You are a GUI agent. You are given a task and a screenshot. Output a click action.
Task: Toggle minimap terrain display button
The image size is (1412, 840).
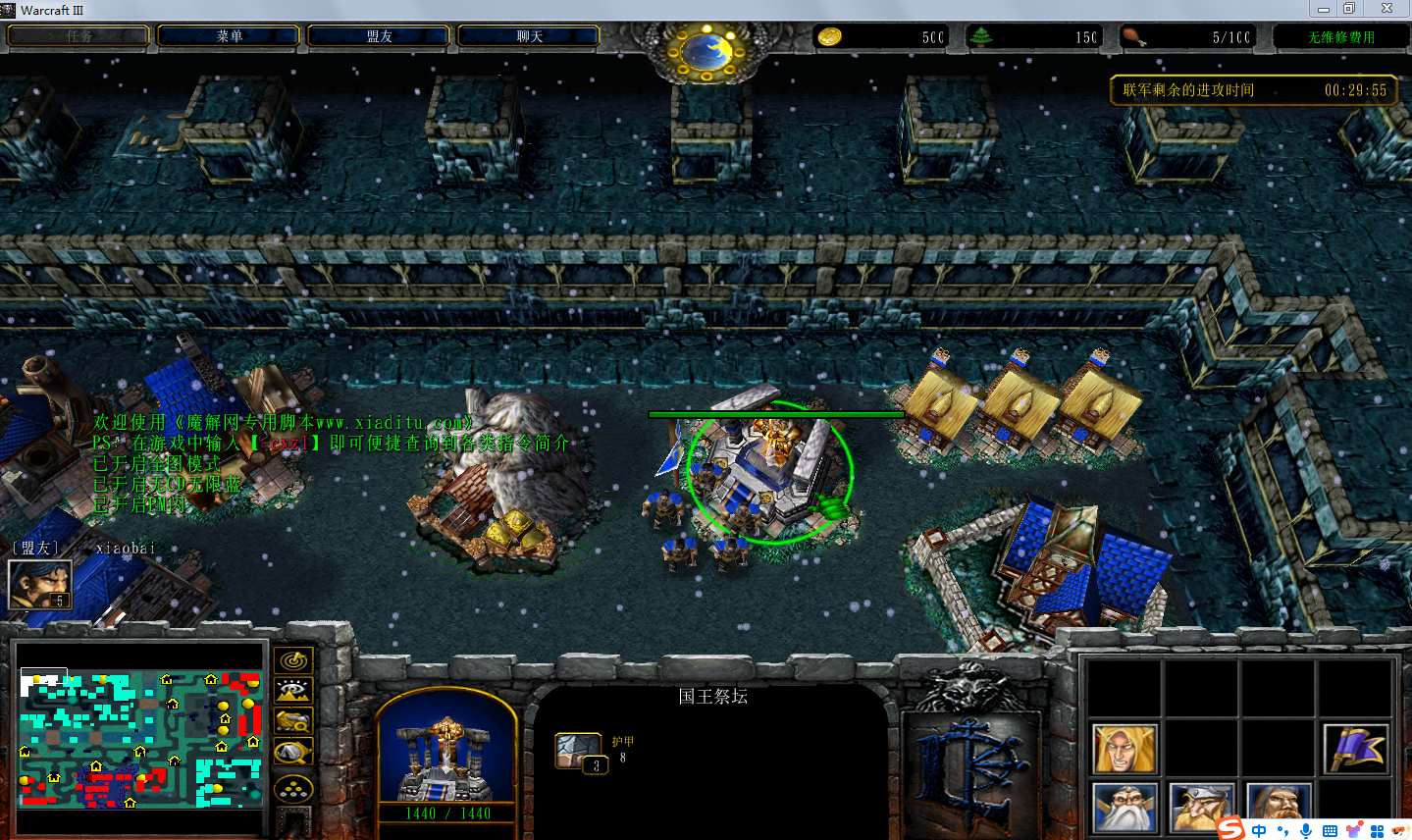[x=293, y=691]
